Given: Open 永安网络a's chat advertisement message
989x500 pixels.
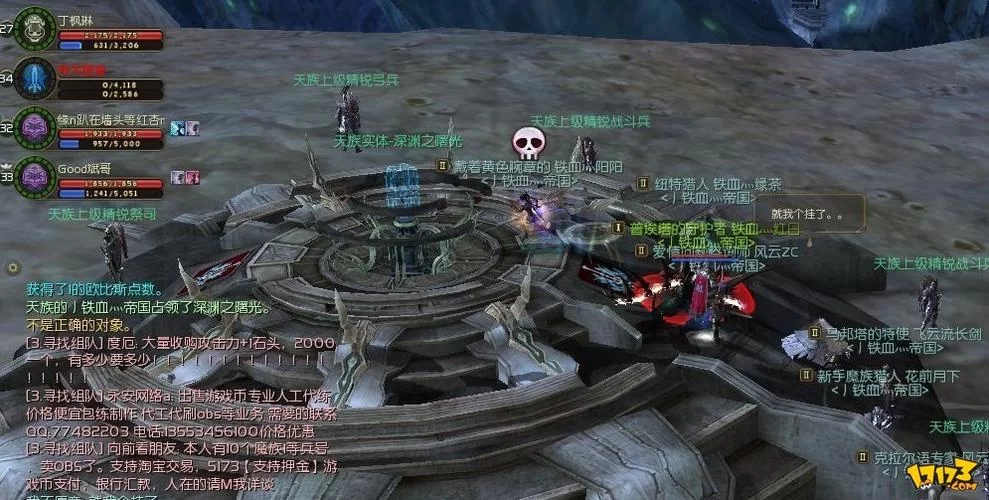Looking at the screenshot, I should point(180,404).
